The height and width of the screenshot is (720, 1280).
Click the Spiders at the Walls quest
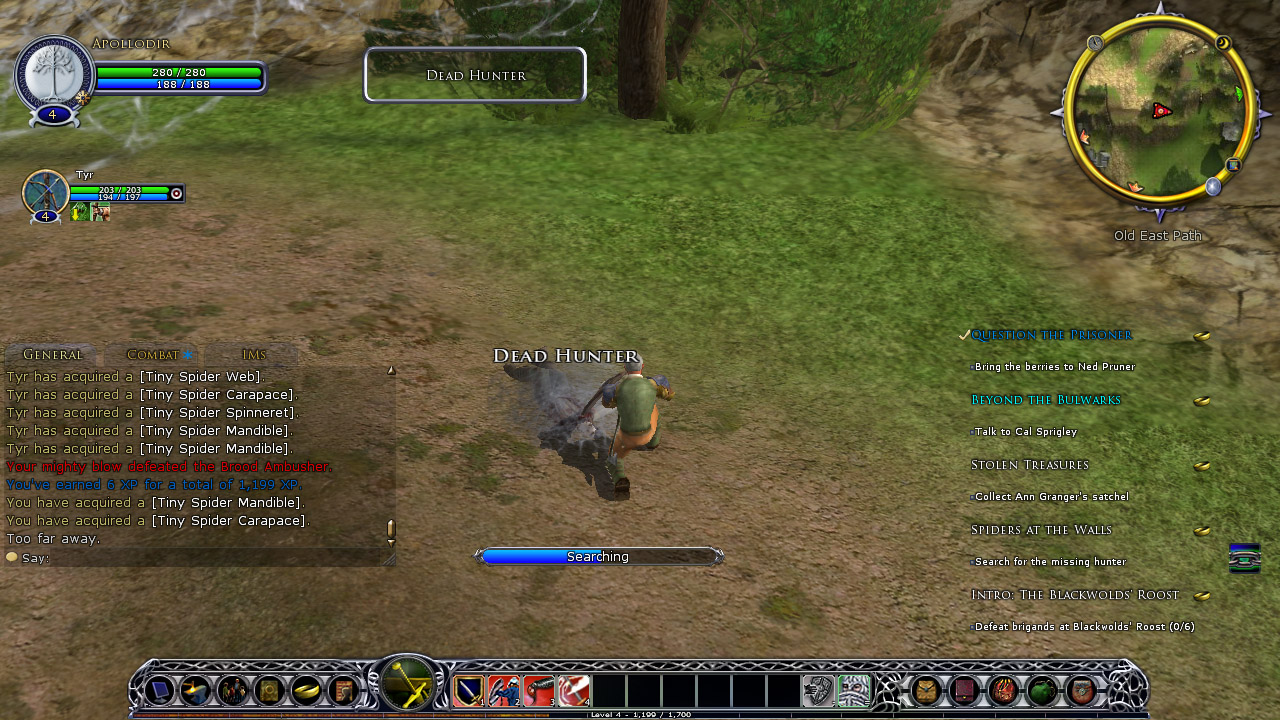coord(1041,530)
